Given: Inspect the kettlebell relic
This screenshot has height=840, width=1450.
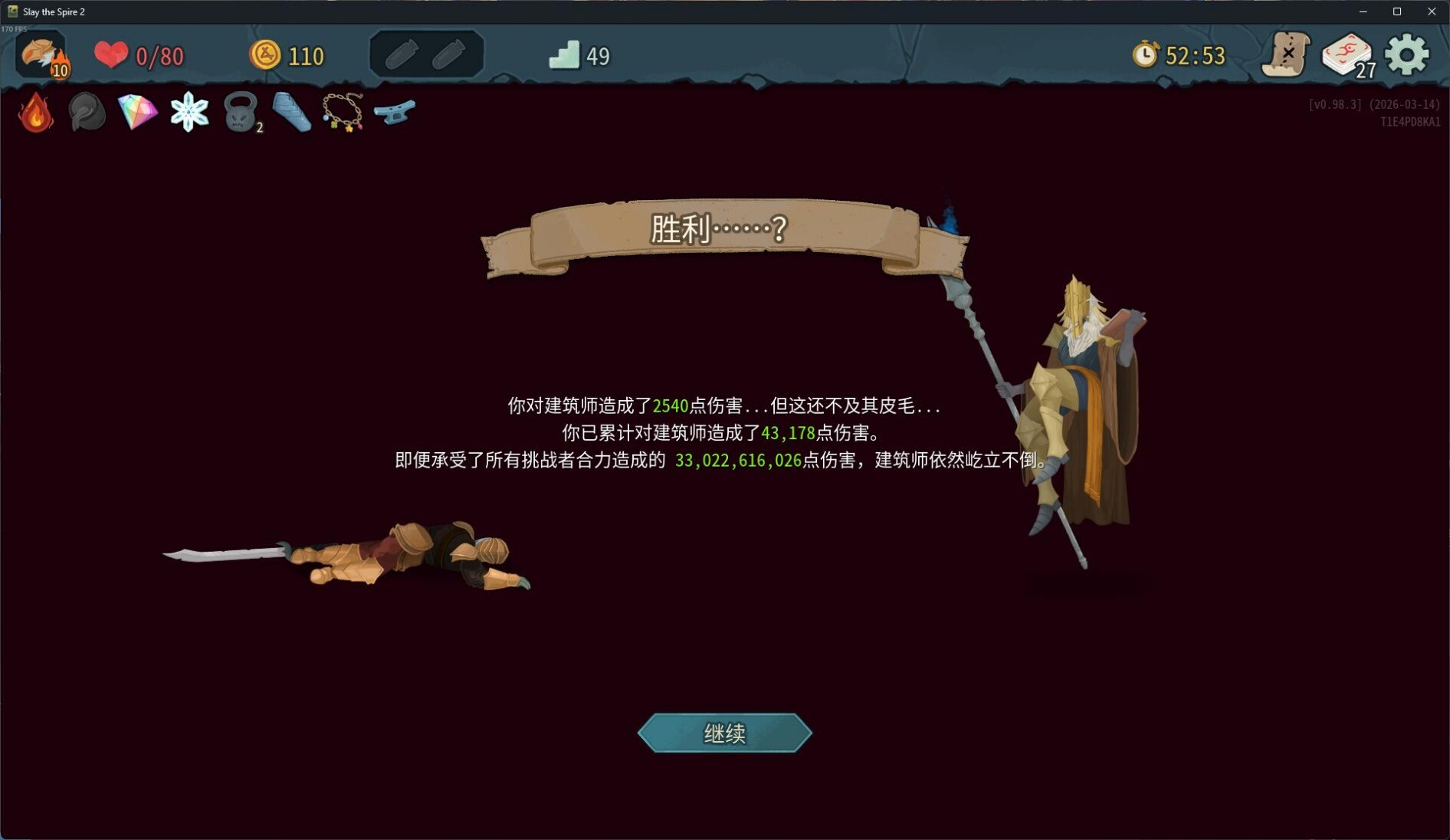Looking at the screenshot, I should [x=241, y=113].
